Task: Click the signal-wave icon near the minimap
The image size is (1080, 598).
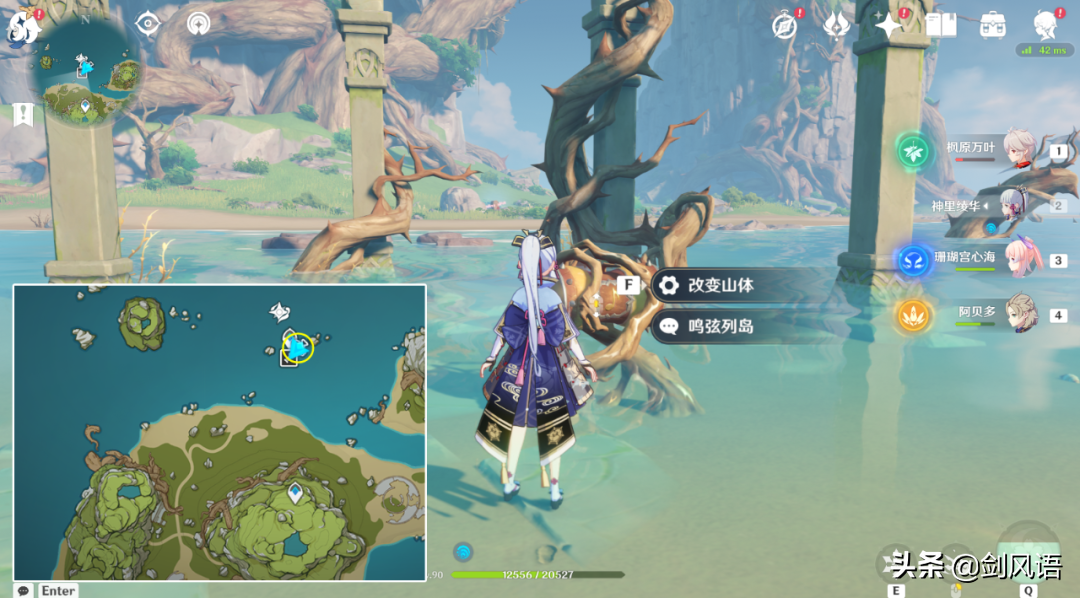Action: (199, 23)
